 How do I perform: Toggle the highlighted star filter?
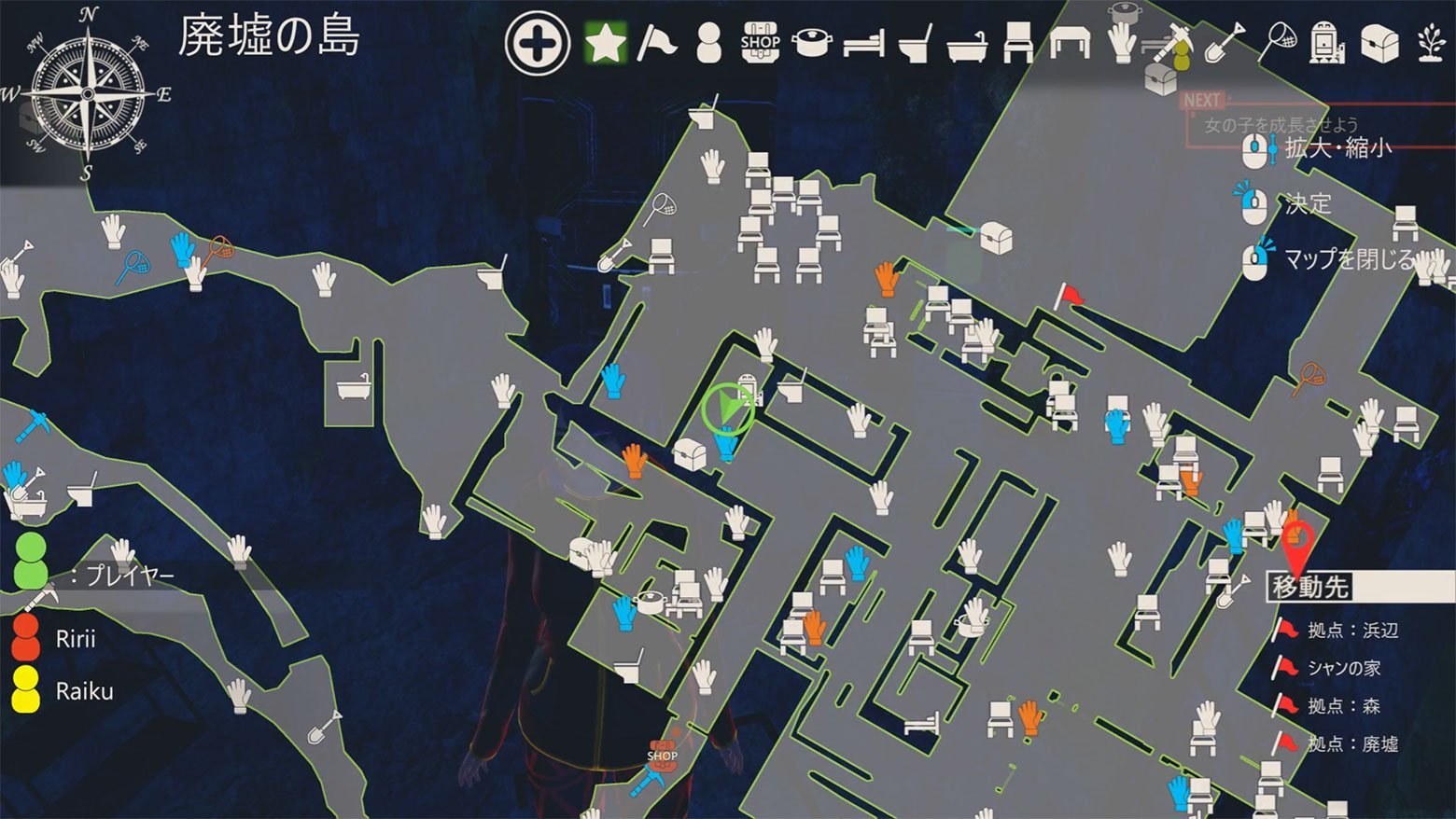(x=605, y=43)
